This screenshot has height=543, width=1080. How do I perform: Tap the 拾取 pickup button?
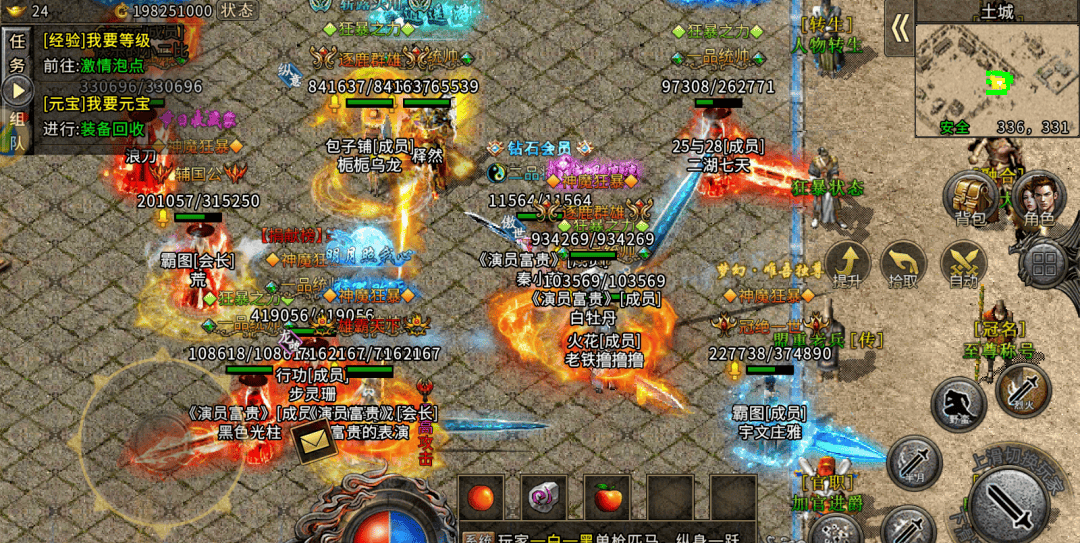coord(904,264)
